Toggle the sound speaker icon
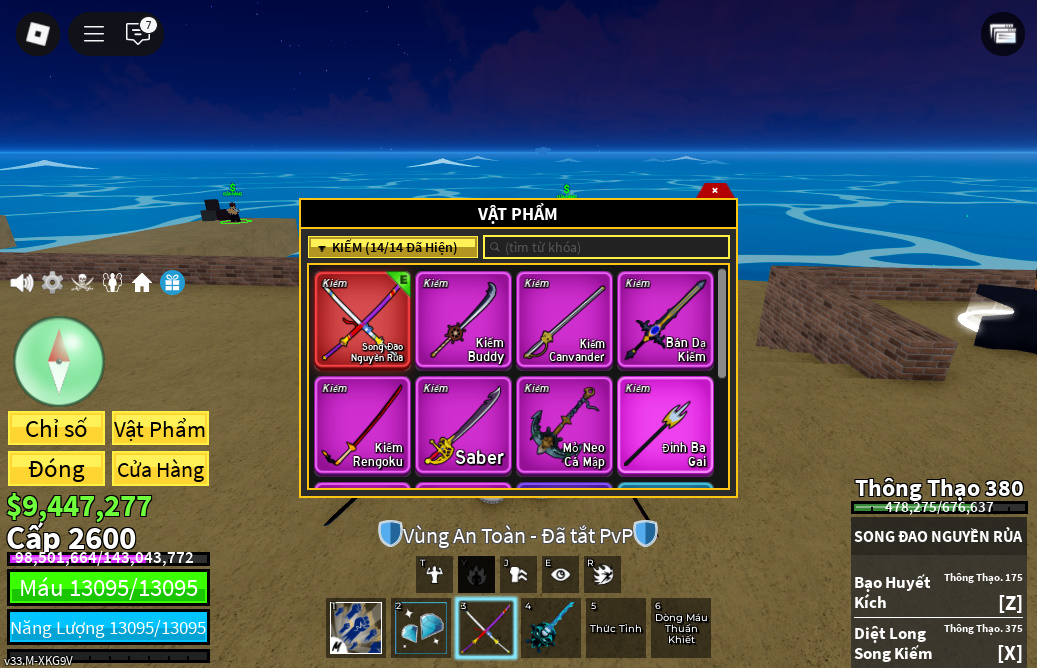 pyautogui.click(x=21, y=283)
